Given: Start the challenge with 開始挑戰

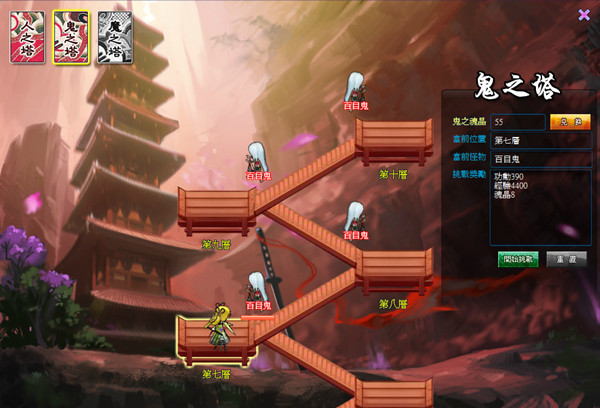Looking at the screenshot, I should tap(518, 259).
